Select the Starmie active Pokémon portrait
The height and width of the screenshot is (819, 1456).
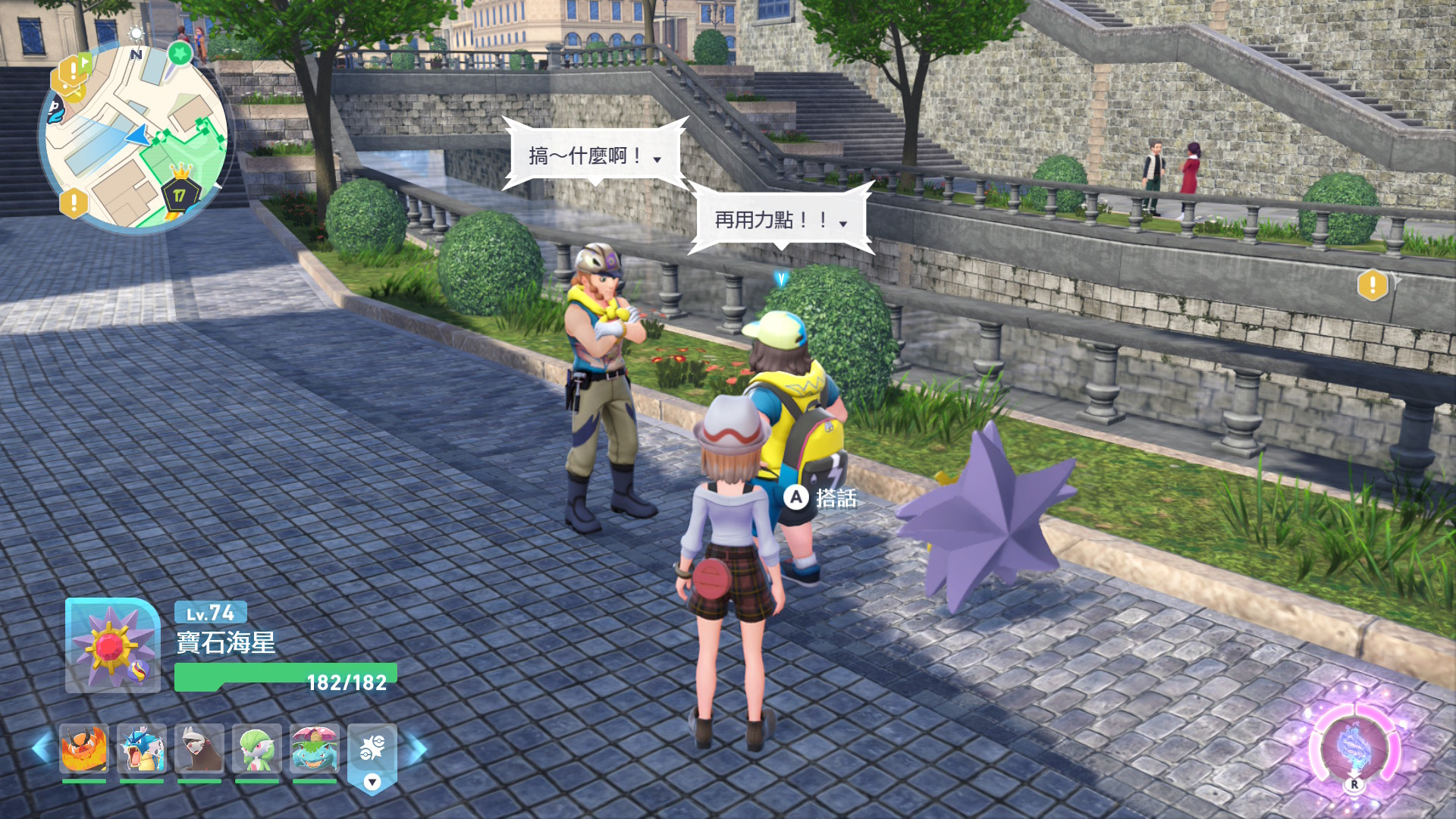click(x=112, y=645)
